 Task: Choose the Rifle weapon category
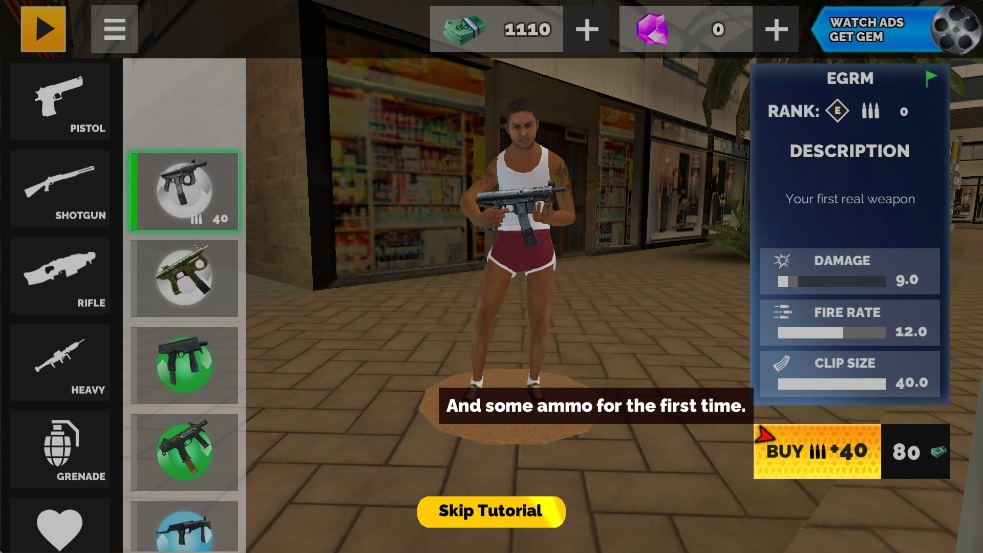click(60, 276)
